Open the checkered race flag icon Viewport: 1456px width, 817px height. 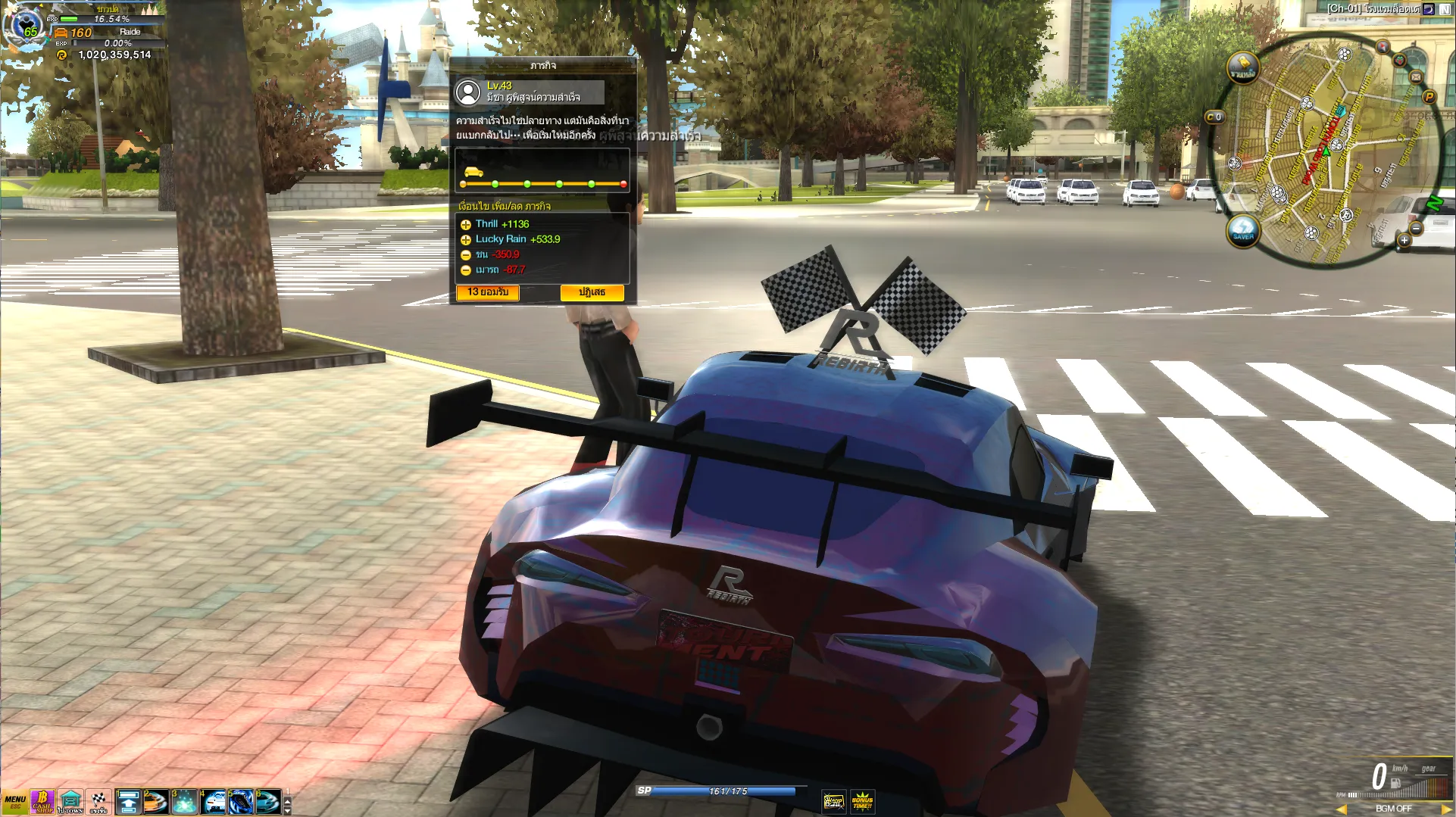98,802
